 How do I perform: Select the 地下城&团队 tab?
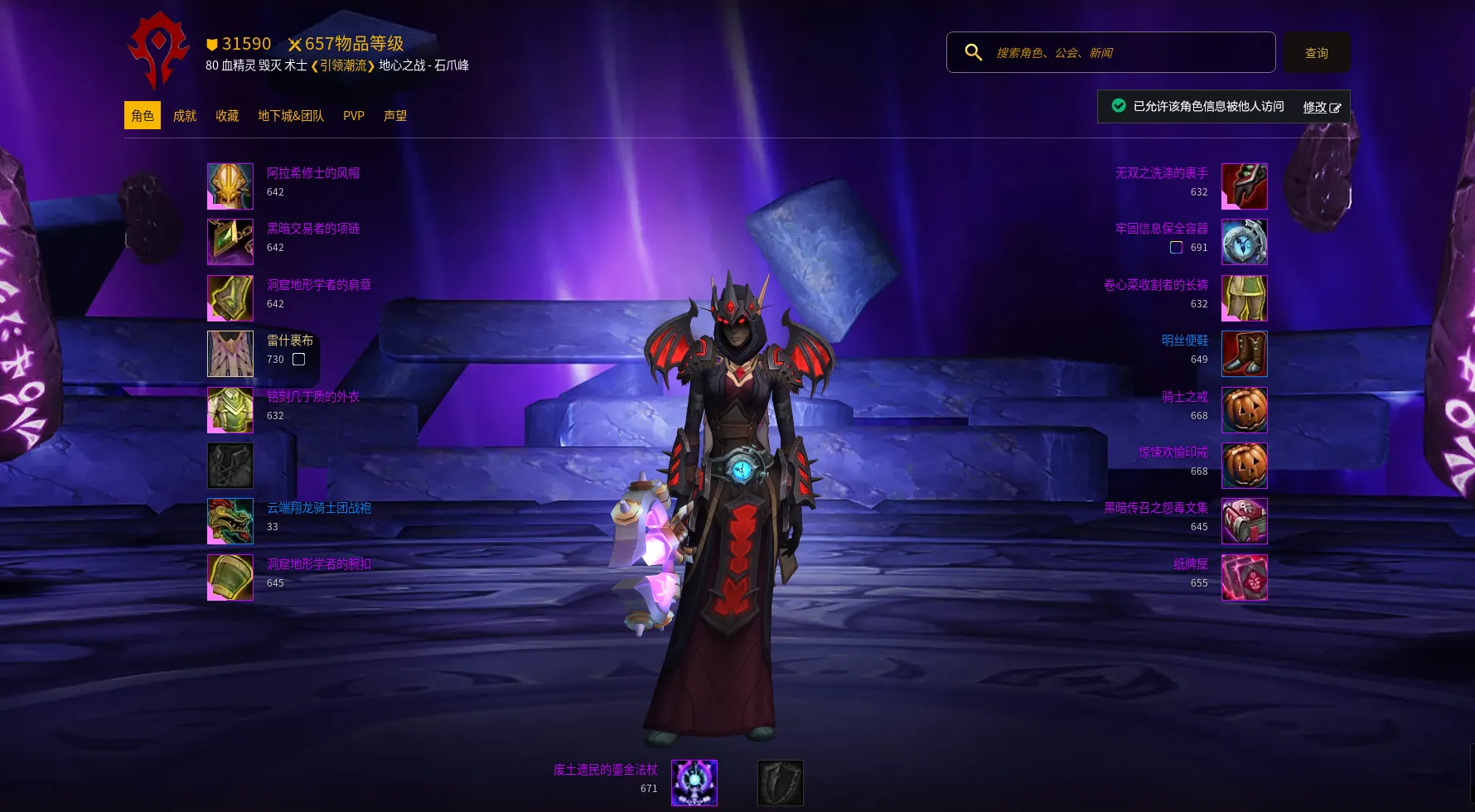pyautogui.click(x=291, y=116)
